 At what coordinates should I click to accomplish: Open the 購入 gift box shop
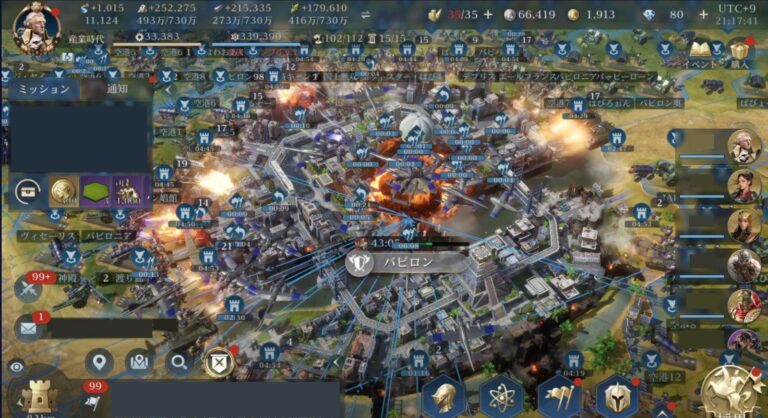741,52
